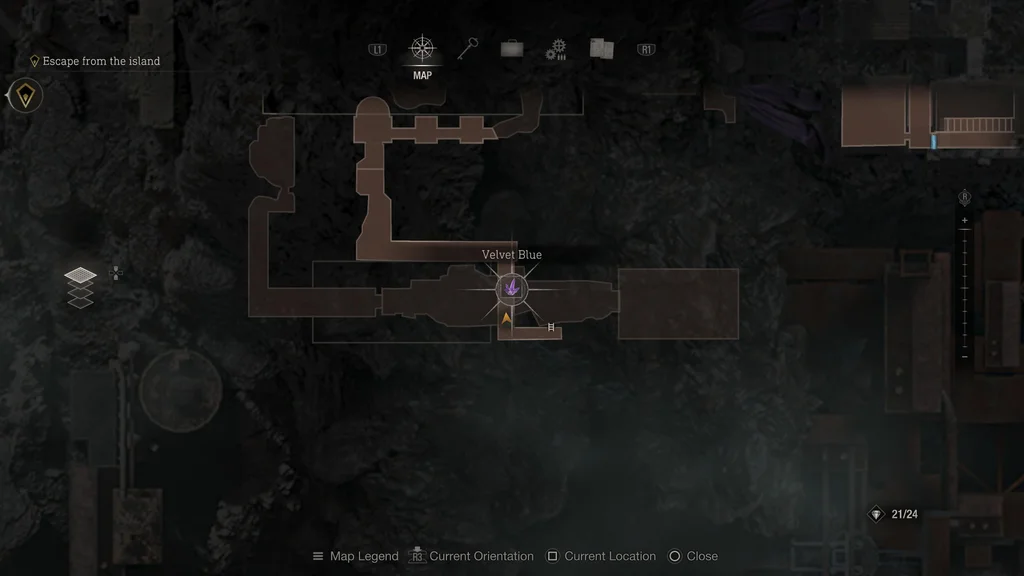1024x576 pixels.
Task: Change floor using the layer stack icon
Action: [x=81, y=288]
